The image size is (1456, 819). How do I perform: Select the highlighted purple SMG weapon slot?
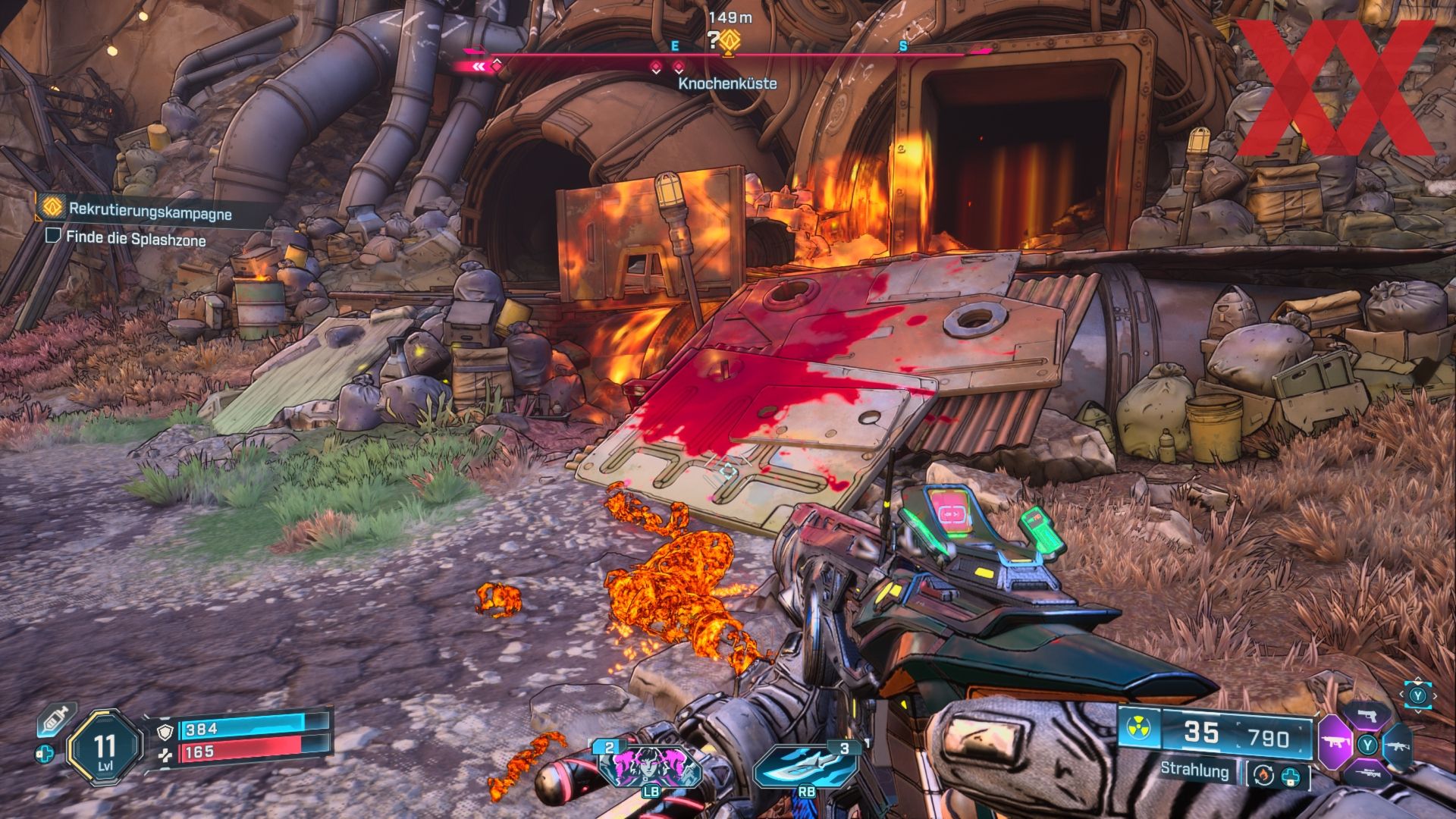1334,745
